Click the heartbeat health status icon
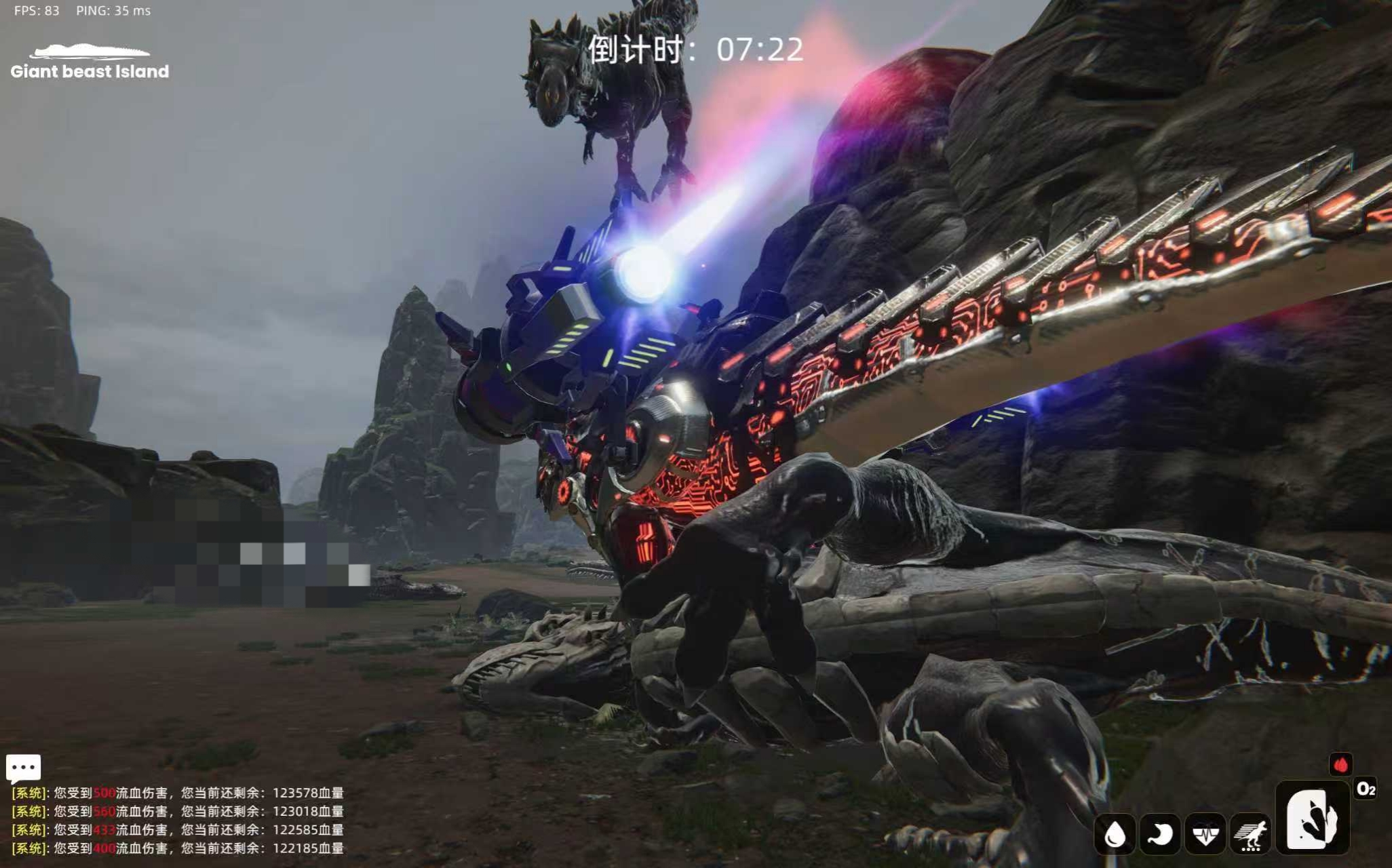 click(1205, 834)
